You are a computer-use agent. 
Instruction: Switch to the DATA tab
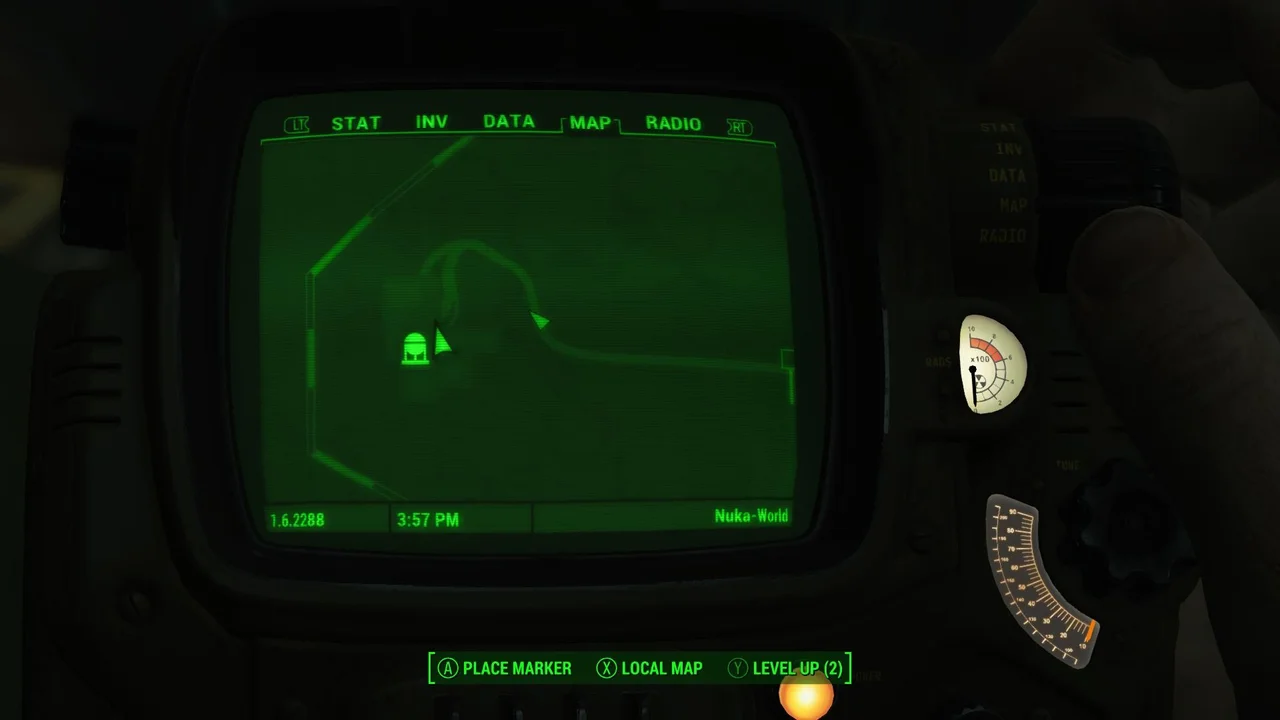click(x=509, y=122)
